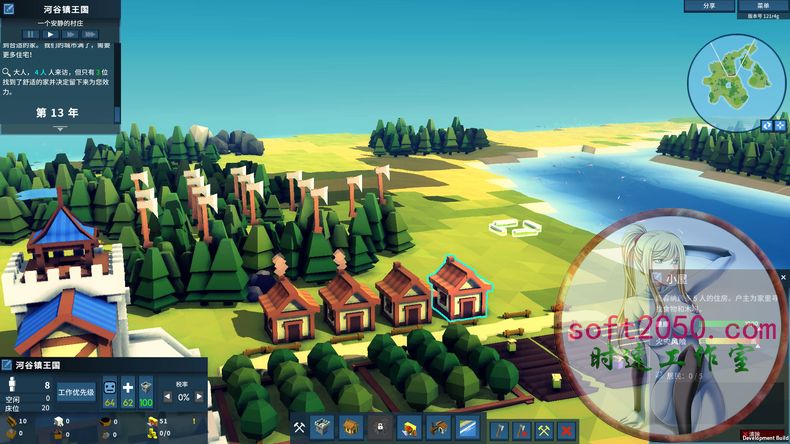Rename kingdom using top-left edit icon
790x444 pixels.
[8, 8]
